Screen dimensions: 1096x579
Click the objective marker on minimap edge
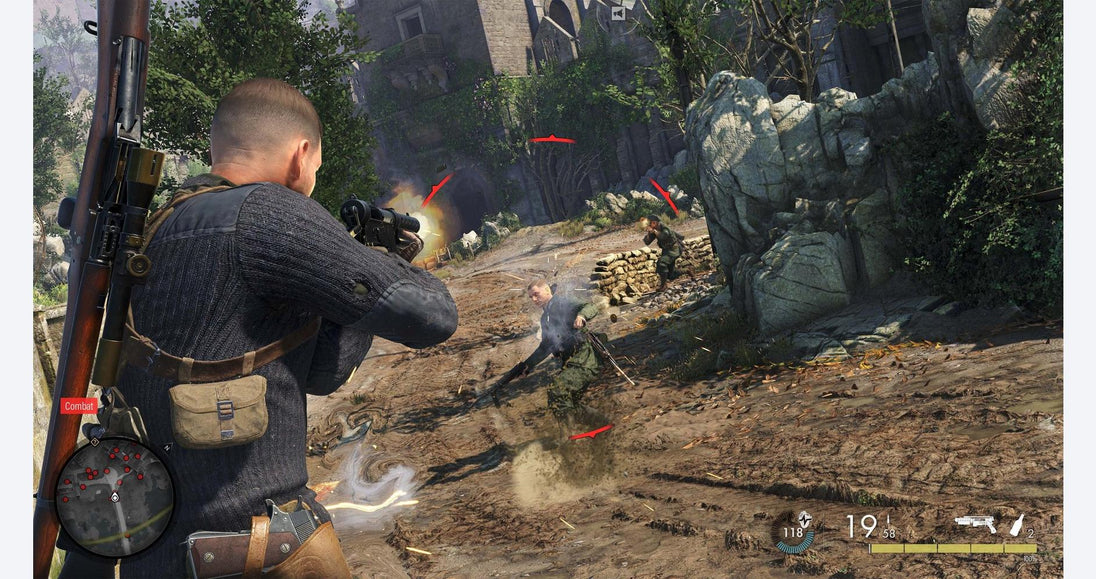94,440
